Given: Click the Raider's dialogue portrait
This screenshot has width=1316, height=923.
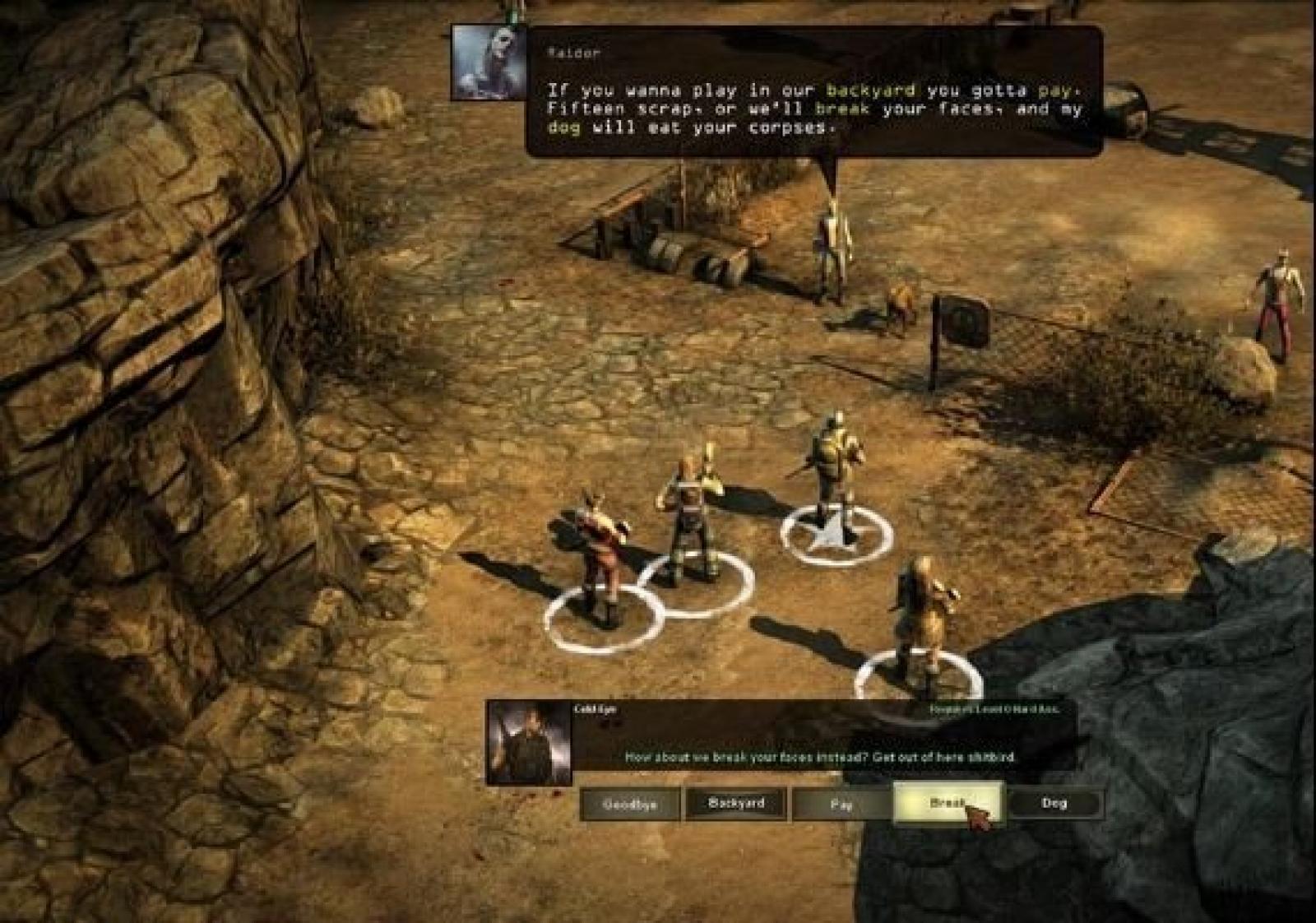Looking at the screenshot, I should (x=489, y=63).
